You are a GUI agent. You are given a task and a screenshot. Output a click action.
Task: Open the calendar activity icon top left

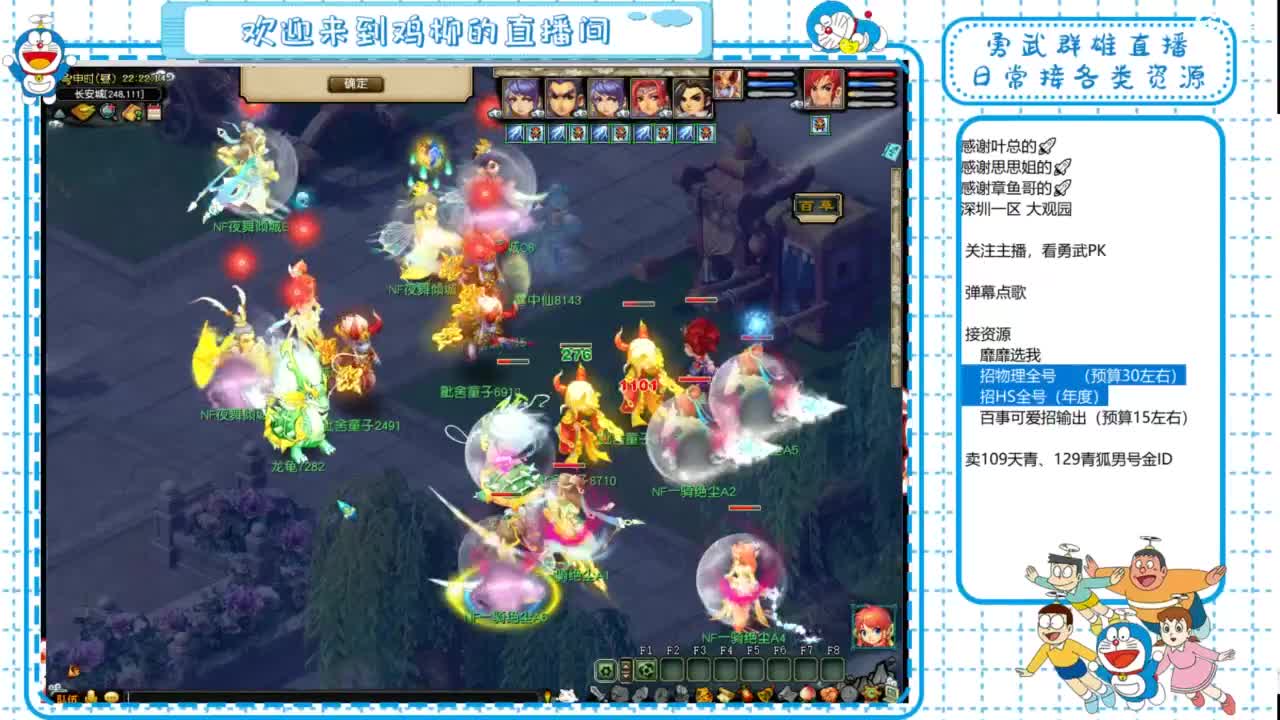click(155, 112)
